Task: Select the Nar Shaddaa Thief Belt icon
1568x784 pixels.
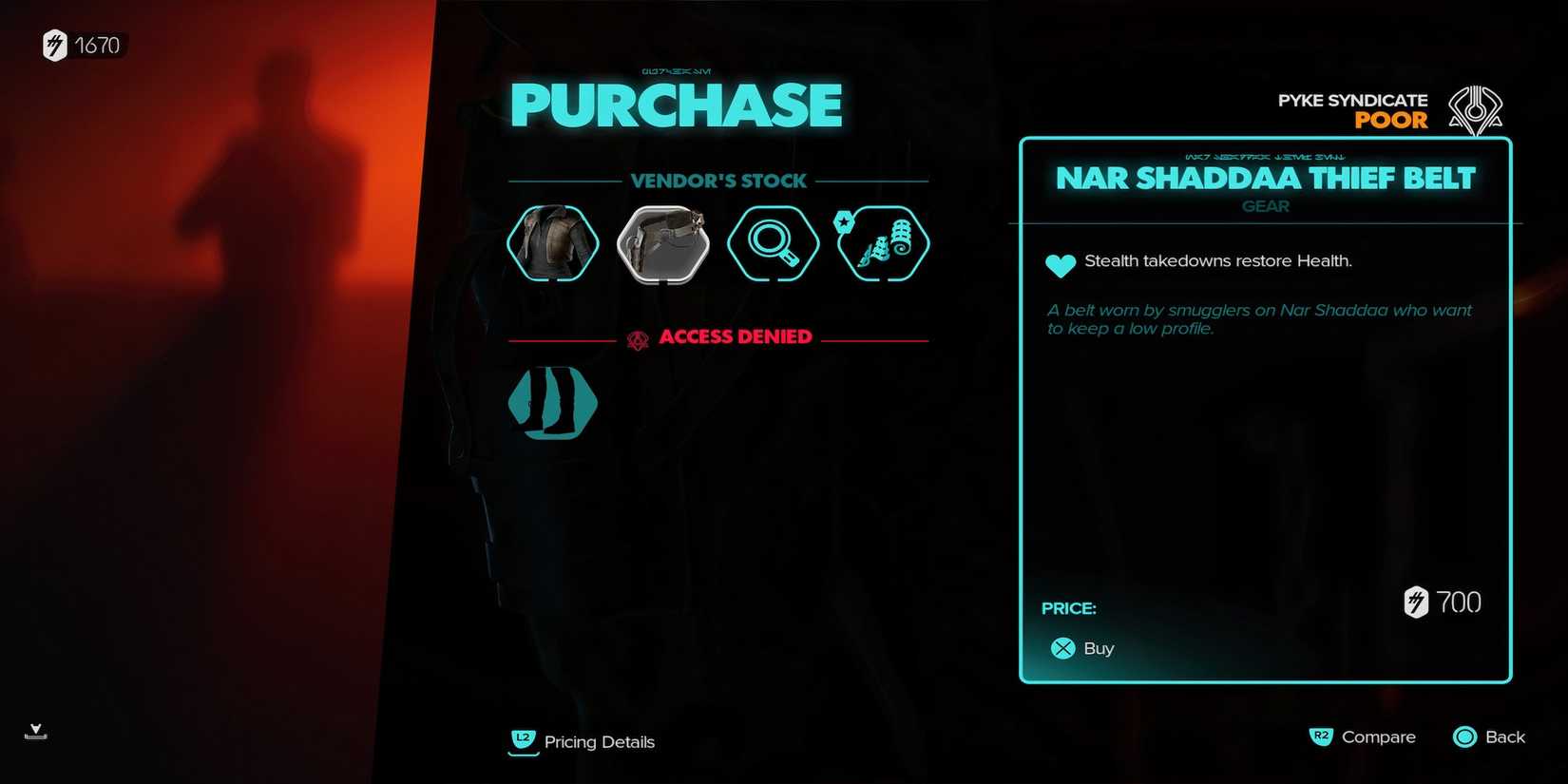Action: 662,244
